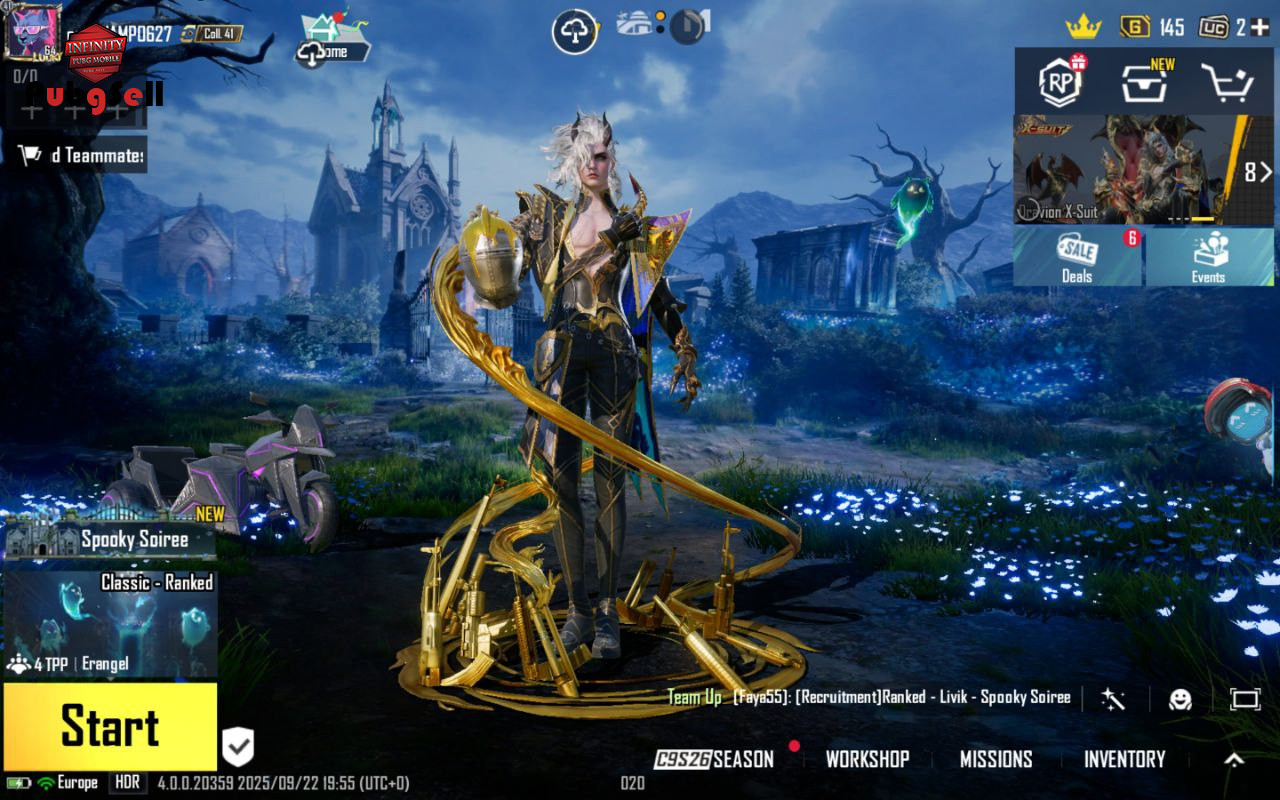The height and width of the screenshot is (800, 1280).
Task: Expand the bottom menu with the up arrow
Action: pos(1234,760)
